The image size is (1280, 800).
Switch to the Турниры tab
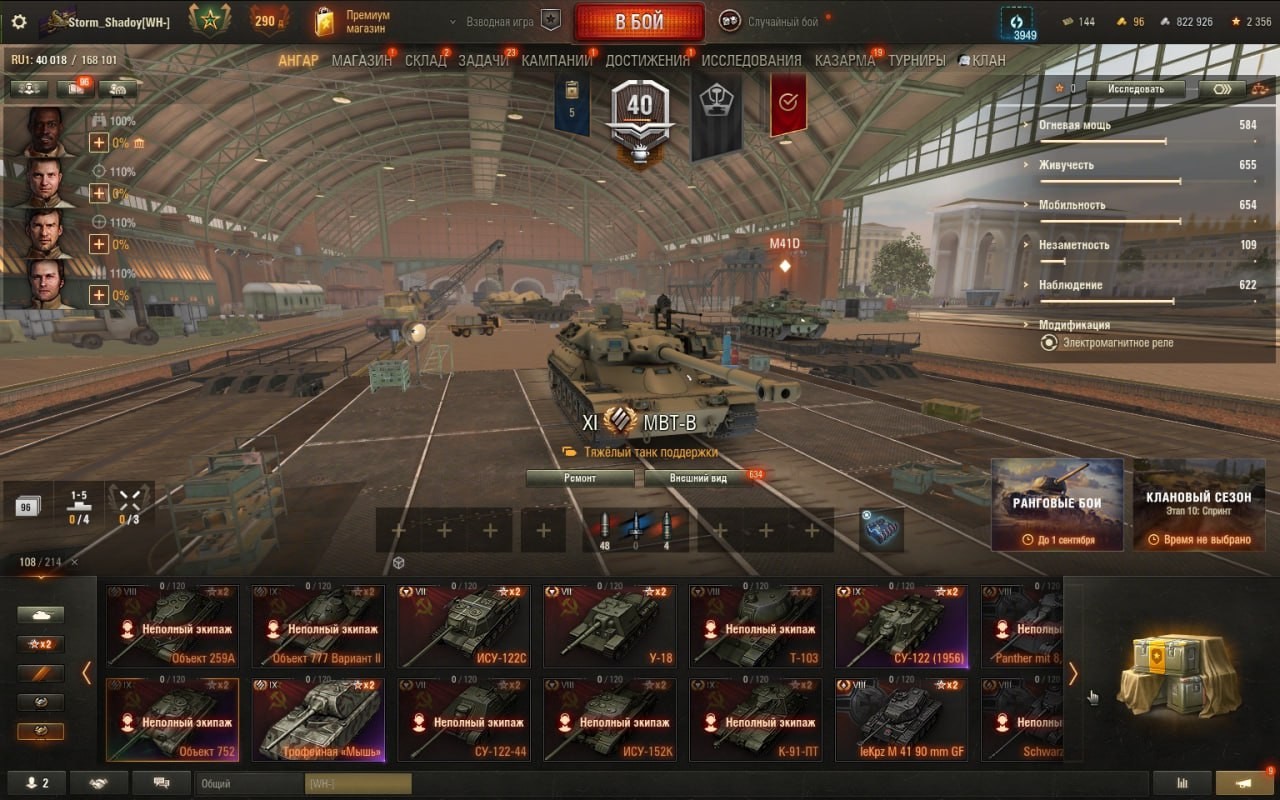pos(916,60)
